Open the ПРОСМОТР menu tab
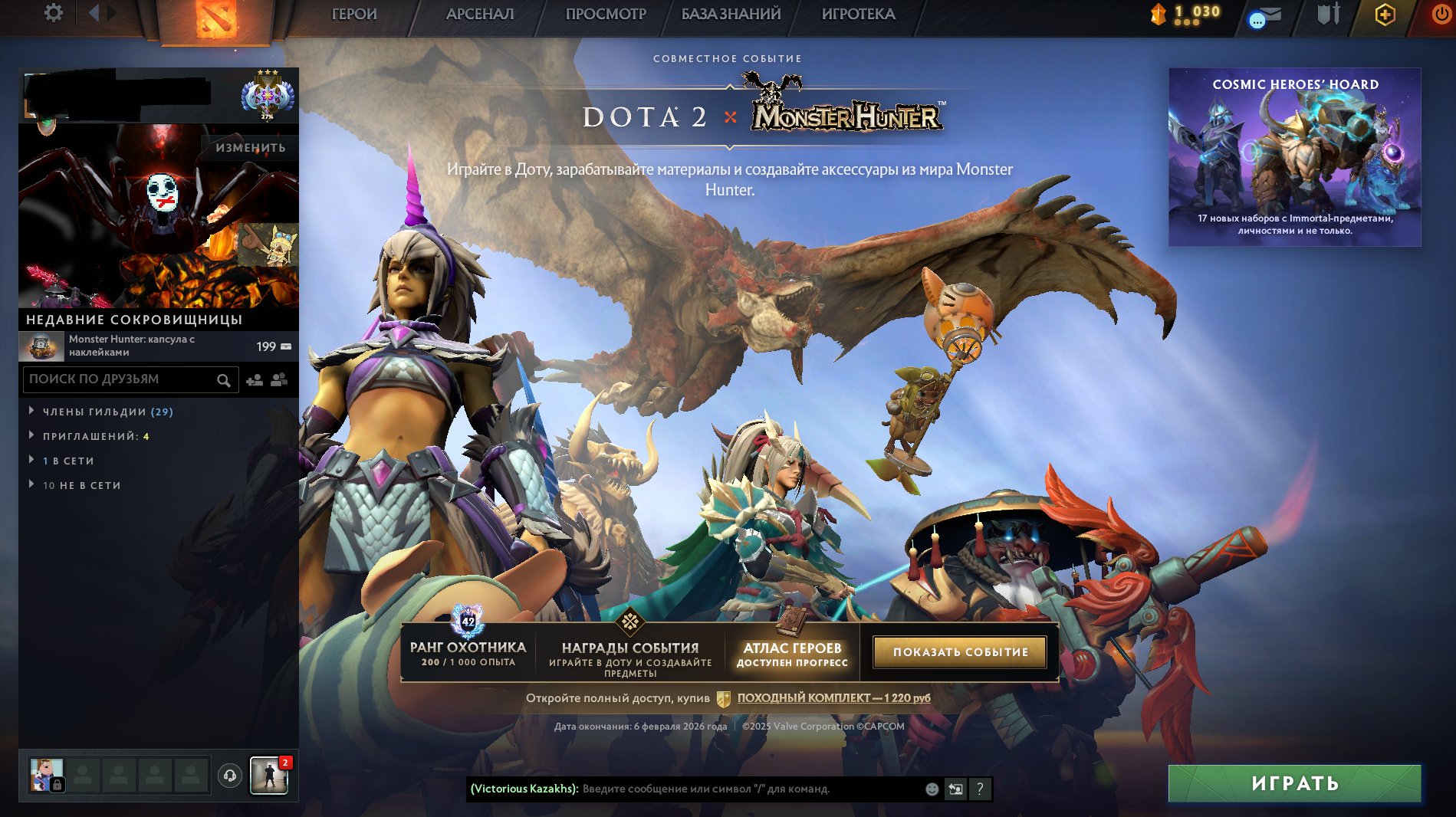 [x=605, y=14]
